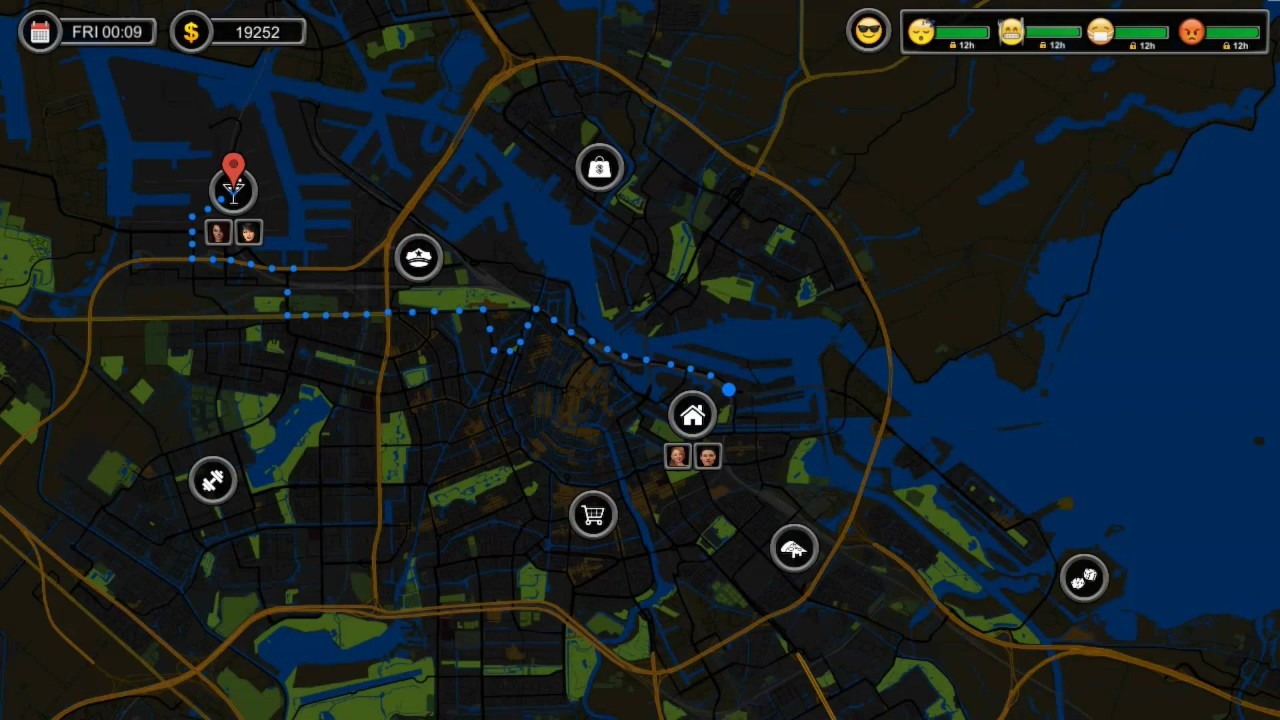
Task: Select the shopping bag store marker
Action: point(599,168)
